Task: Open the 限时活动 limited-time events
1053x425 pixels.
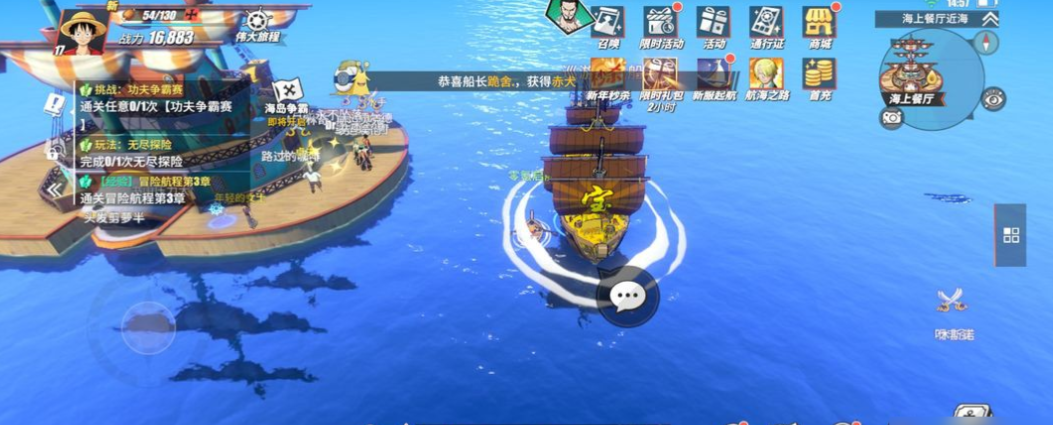Action: pos(660,24)
